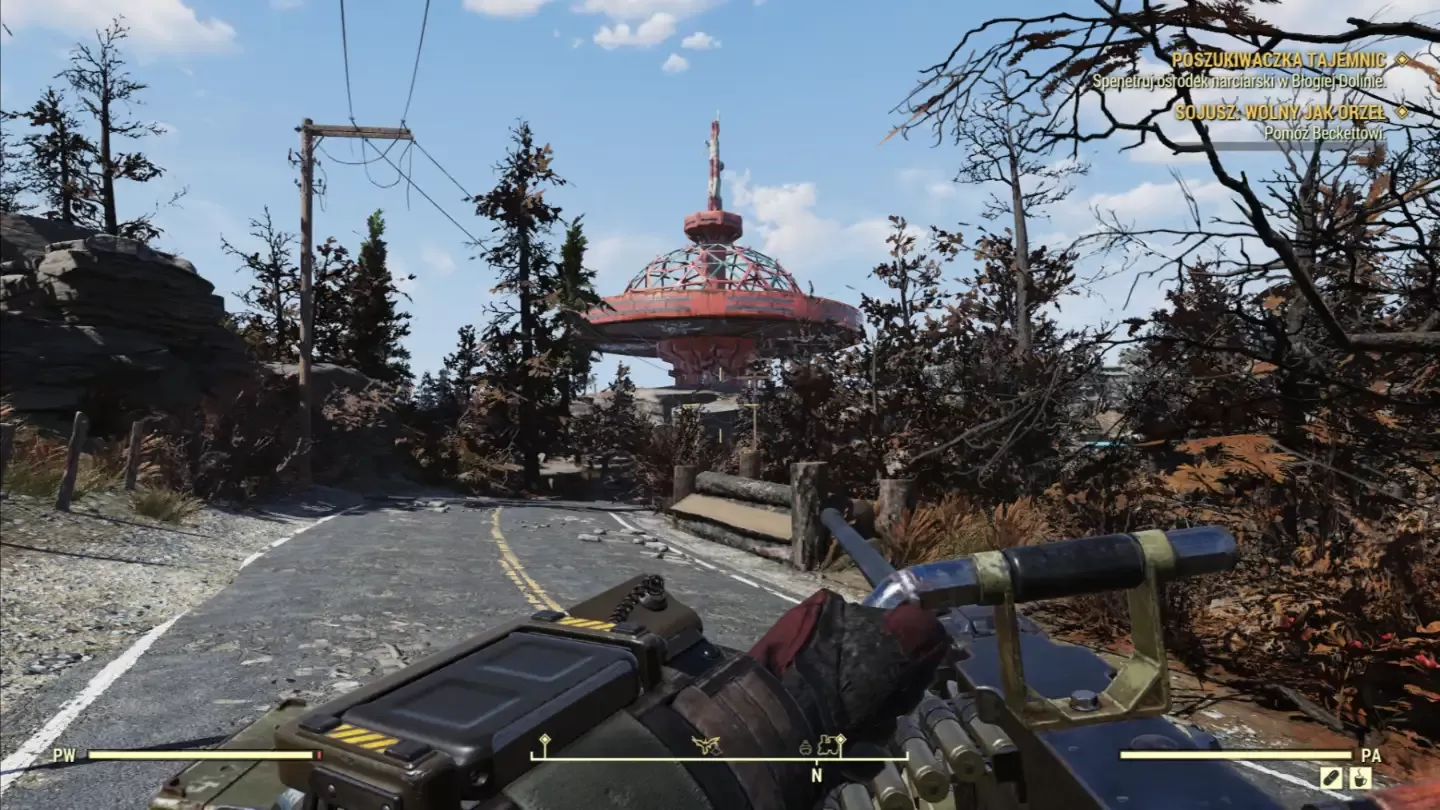This screenshot has width=1440, height=810.
Task: Toggle tracking of the POSZUKIWACZKA TAJEMNIC quest
Action: click(x=1404, y=60)
